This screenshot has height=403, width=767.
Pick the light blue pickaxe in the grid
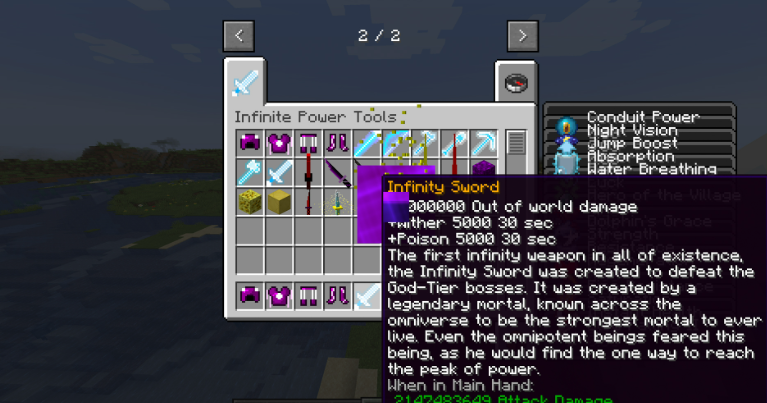point(483,144)
